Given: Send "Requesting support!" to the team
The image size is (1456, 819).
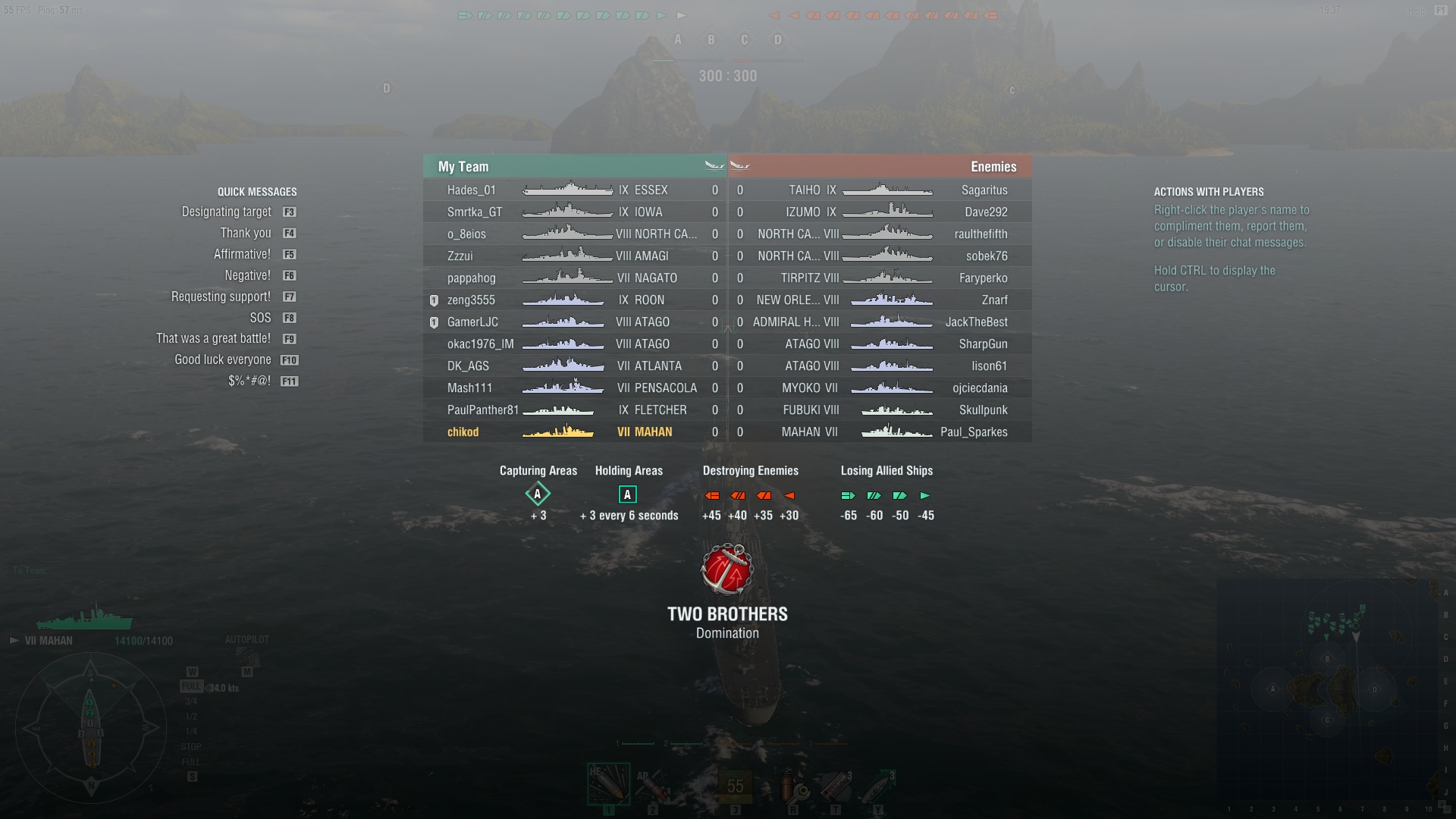Looking at the screenshot, I should pos(221,297).
